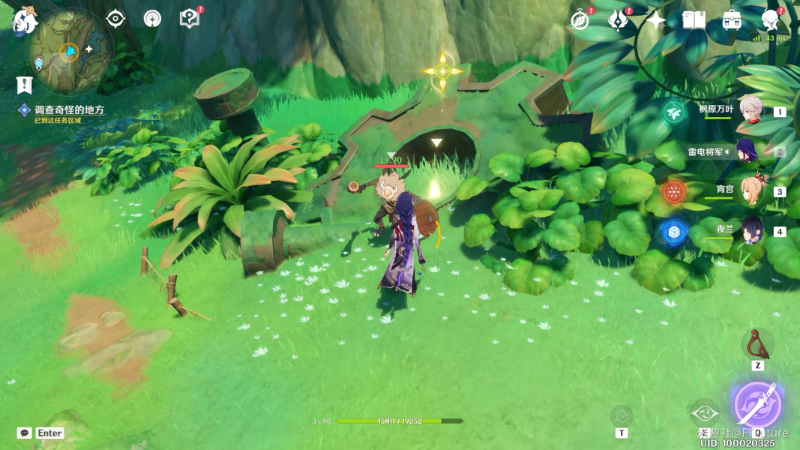Open the adventurer handbook book icon
The width and height of the screenshot is (800, 450).
693,19
